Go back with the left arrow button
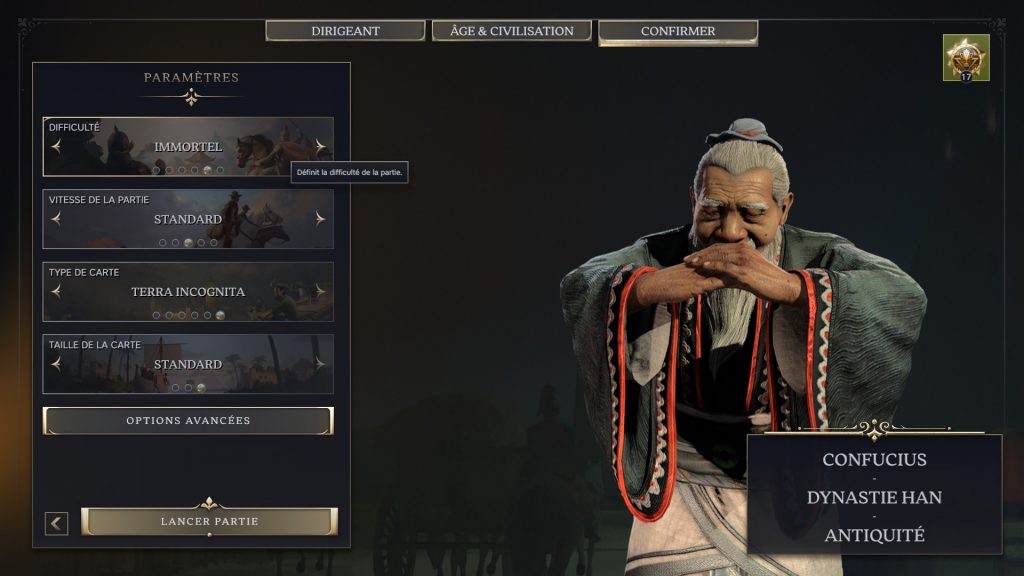 coord(56,523)
